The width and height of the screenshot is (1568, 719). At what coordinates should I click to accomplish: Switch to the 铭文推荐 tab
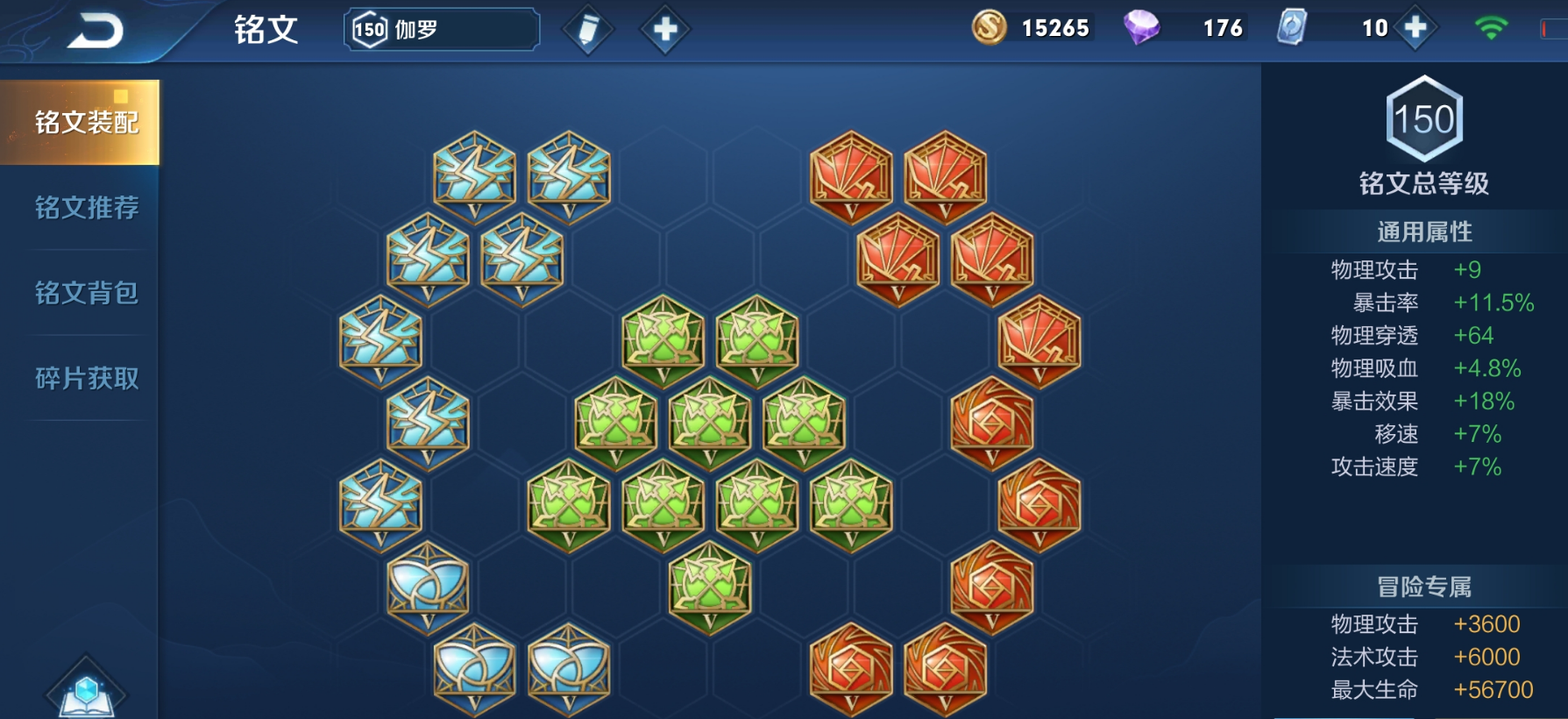86,208
